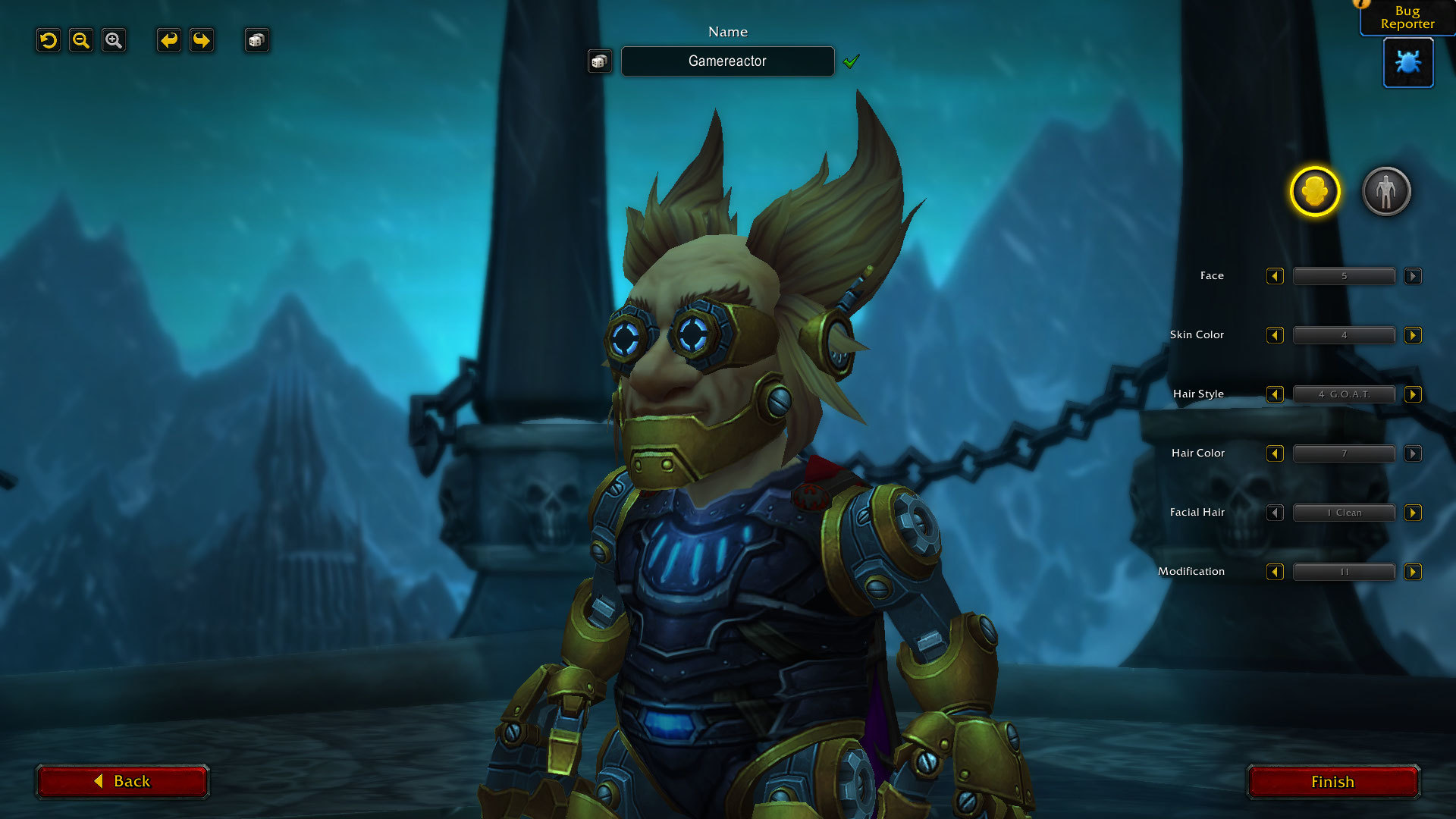Screen dimensions: 1456x819
Task: Randomize appearance with the toolbar dice
Action: pos(256,40)
